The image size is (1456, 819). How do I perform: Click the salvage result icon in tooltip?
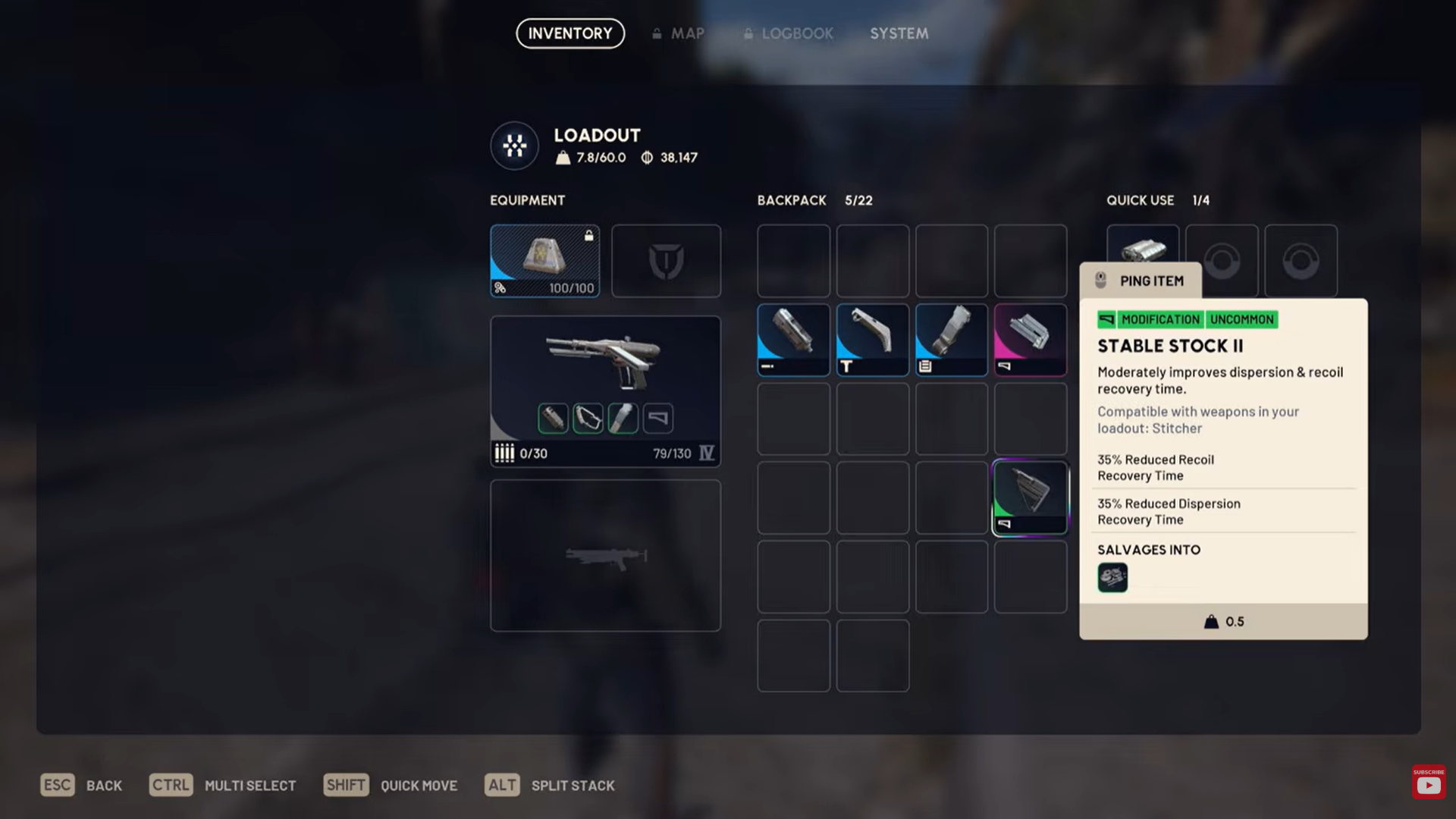1112,577
